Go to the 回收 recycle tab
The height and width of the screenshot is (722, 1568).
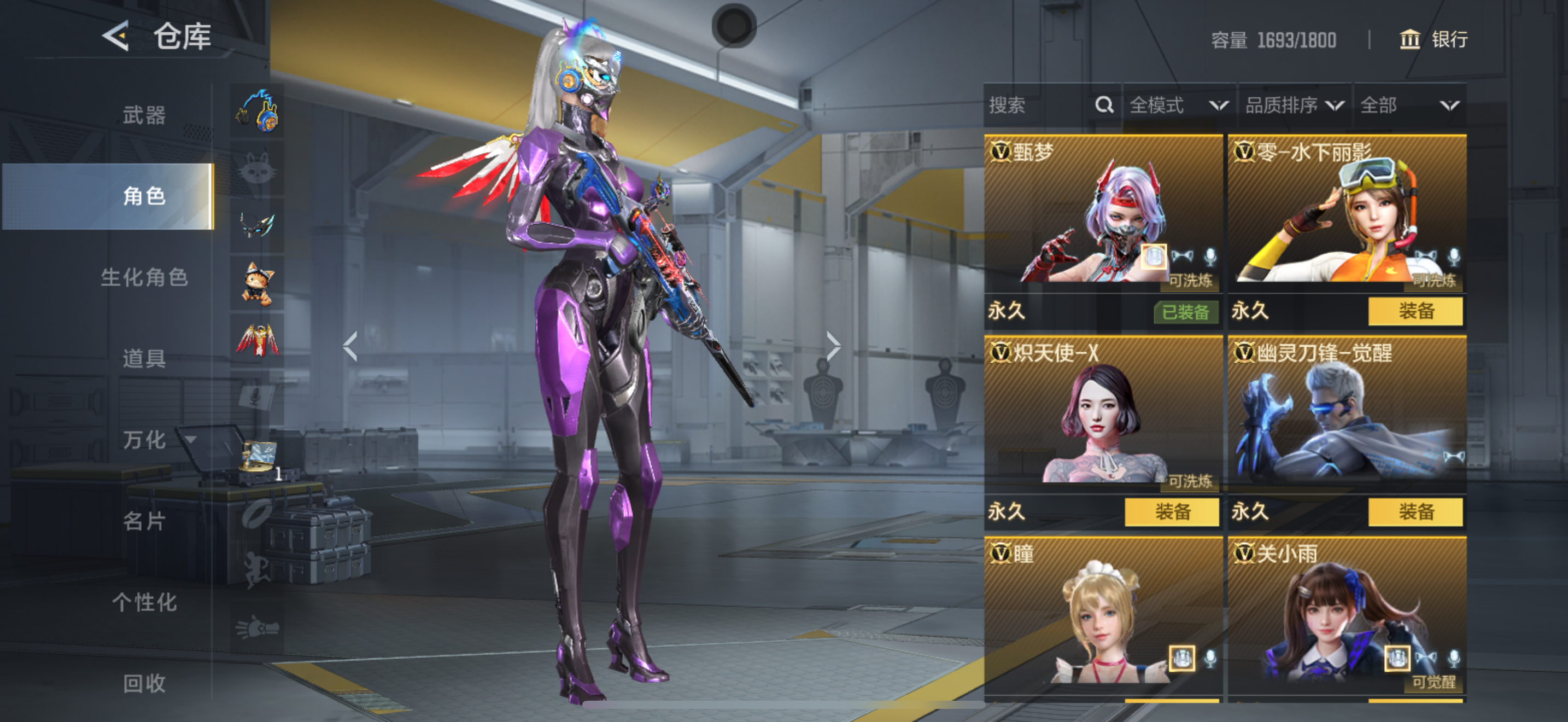(144, 683)
